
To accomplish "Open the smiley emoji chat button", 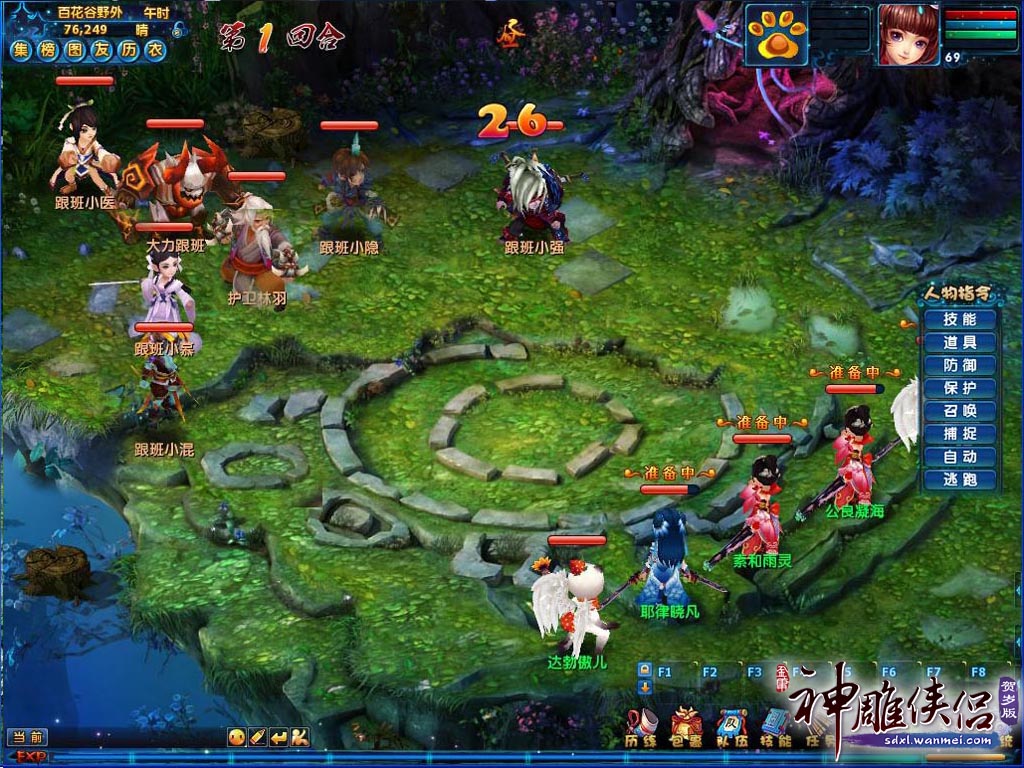I will [x=236, y=737].
